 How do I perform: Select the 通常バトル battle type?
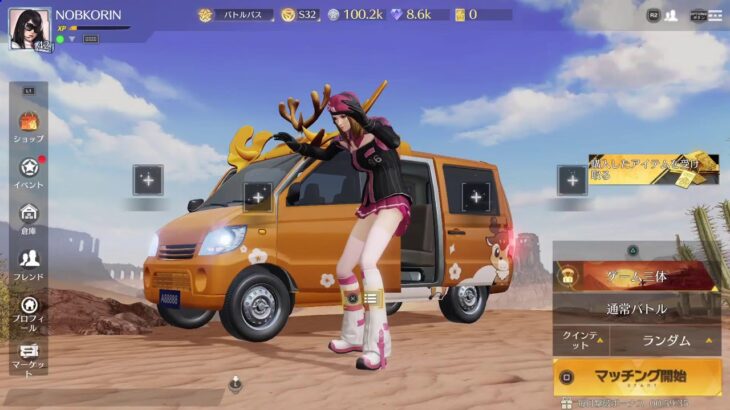click(x=636, y=308)
